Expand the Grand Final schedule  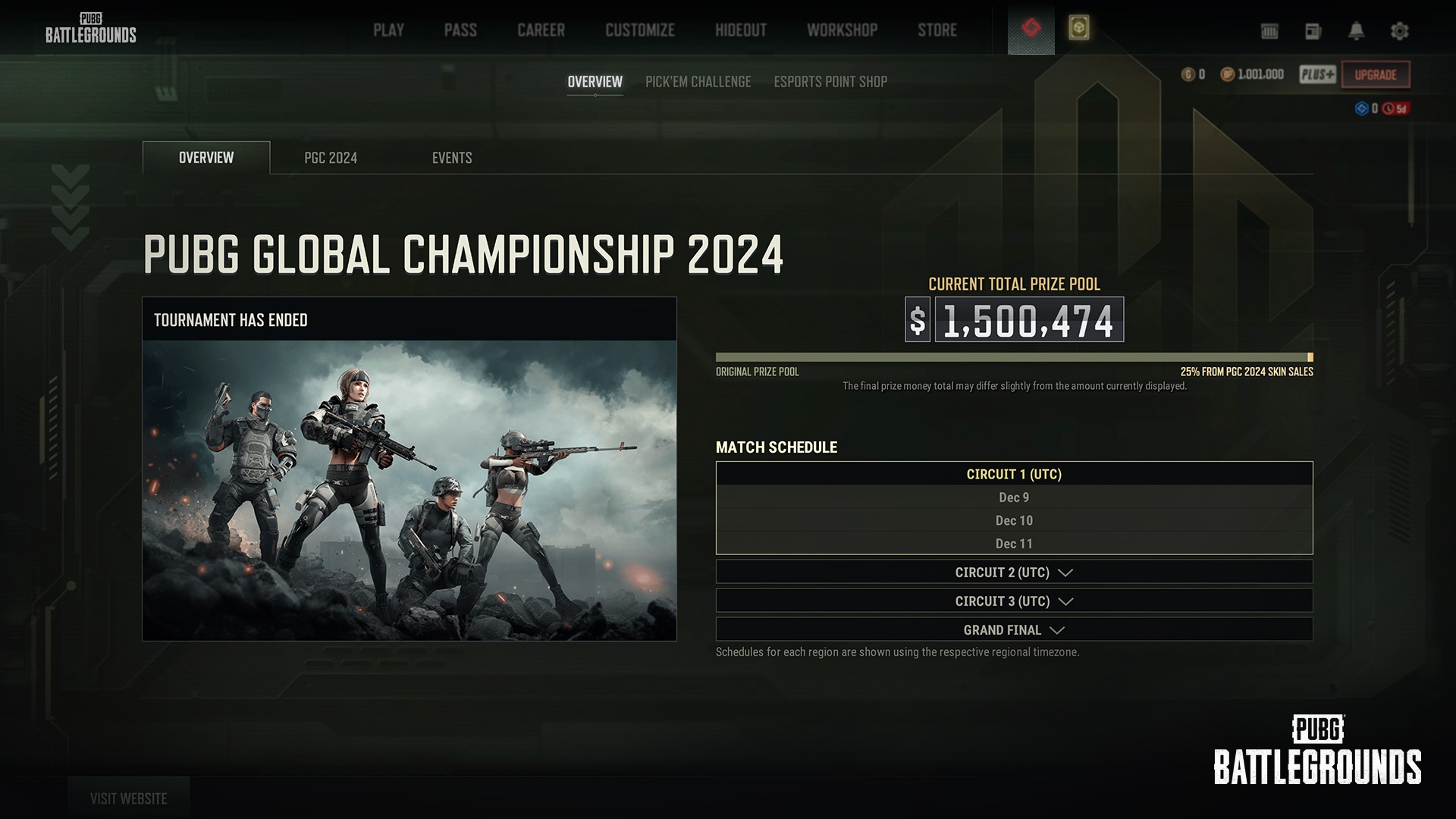(x=1014, y=630)
